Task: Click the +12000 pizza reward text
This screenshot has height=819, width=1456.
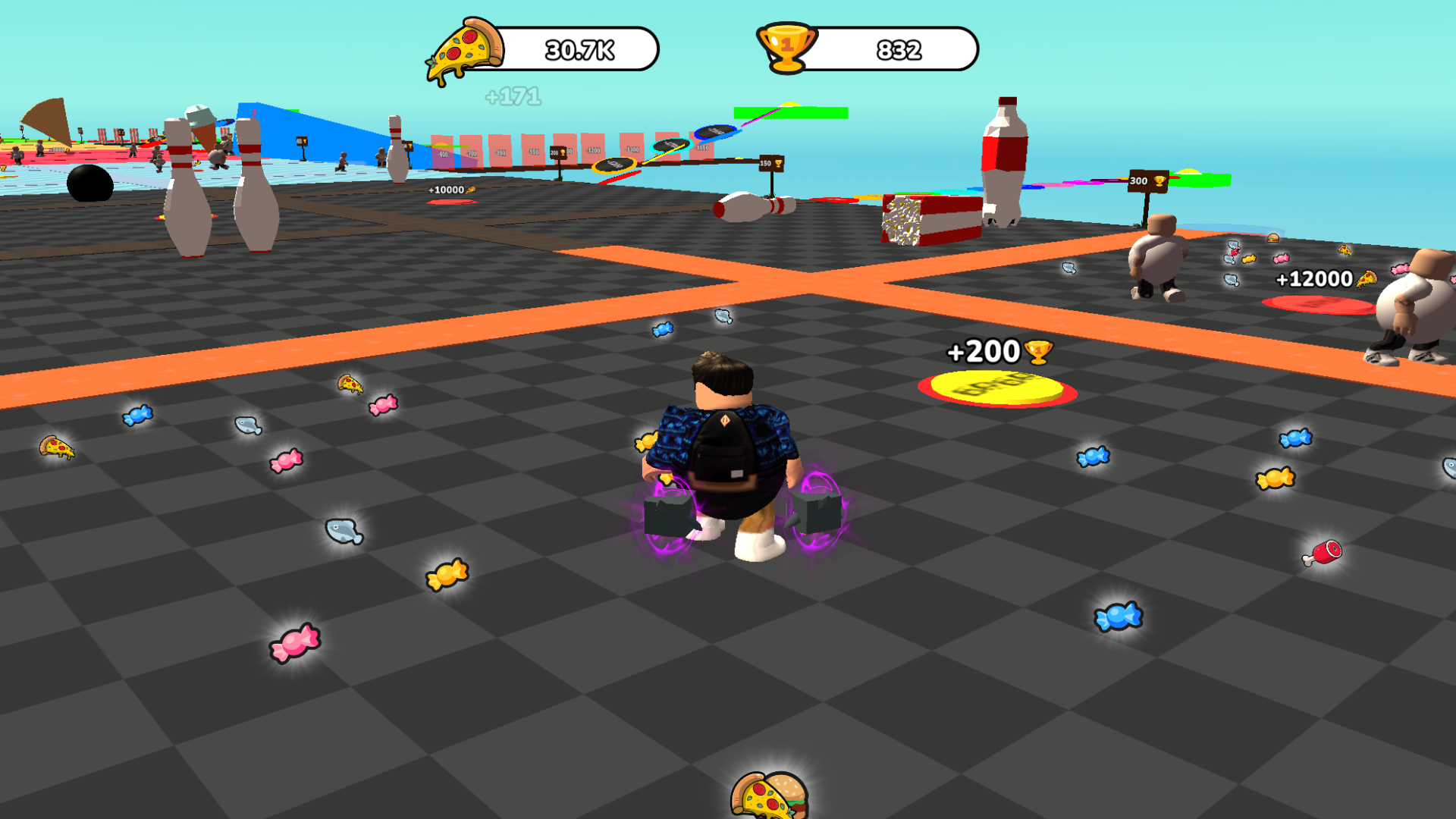Action: pos(1315,279)
